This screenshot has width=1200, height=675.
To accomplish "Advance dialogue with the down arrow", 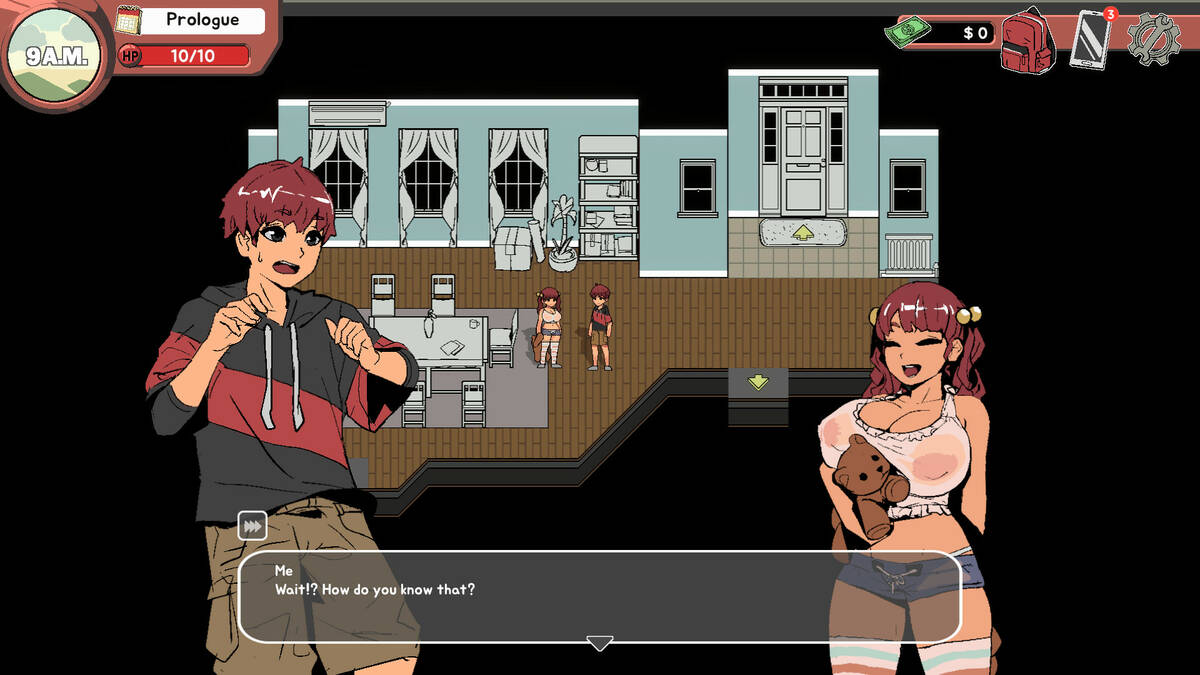I will (x=599, y=643).
